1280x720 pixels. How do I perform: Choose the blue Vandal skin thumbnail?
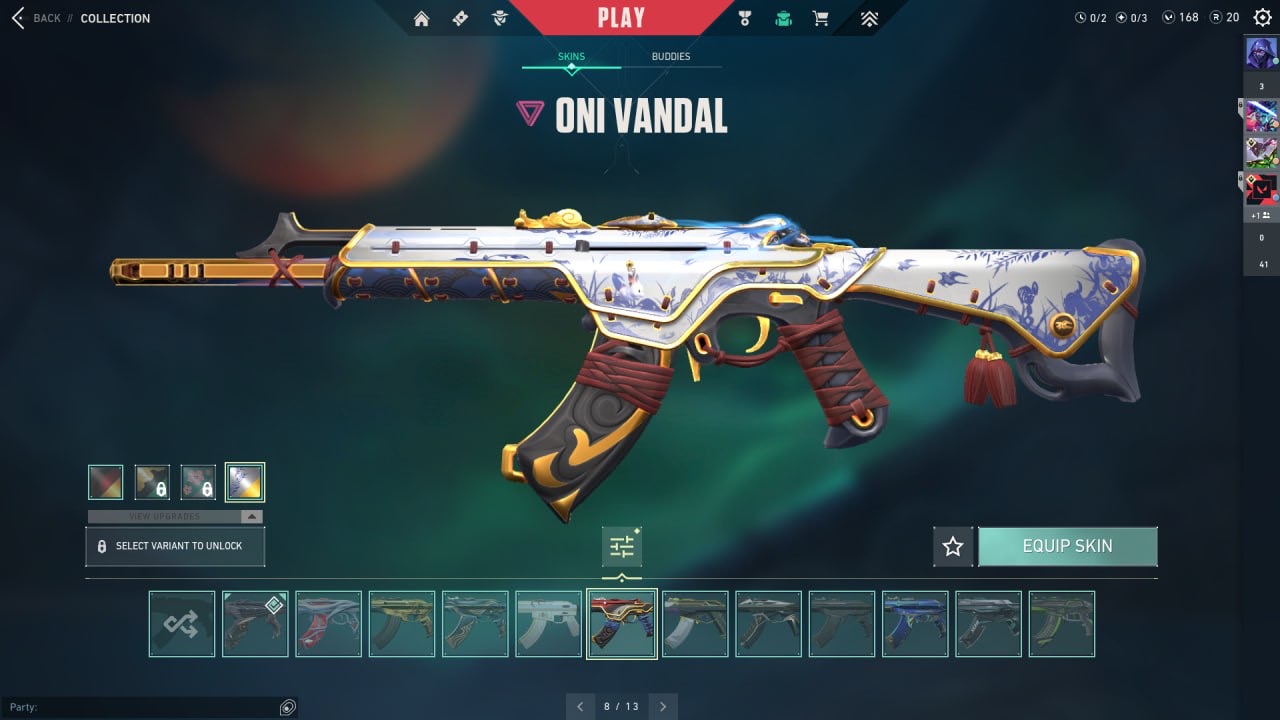coord(915,624)
